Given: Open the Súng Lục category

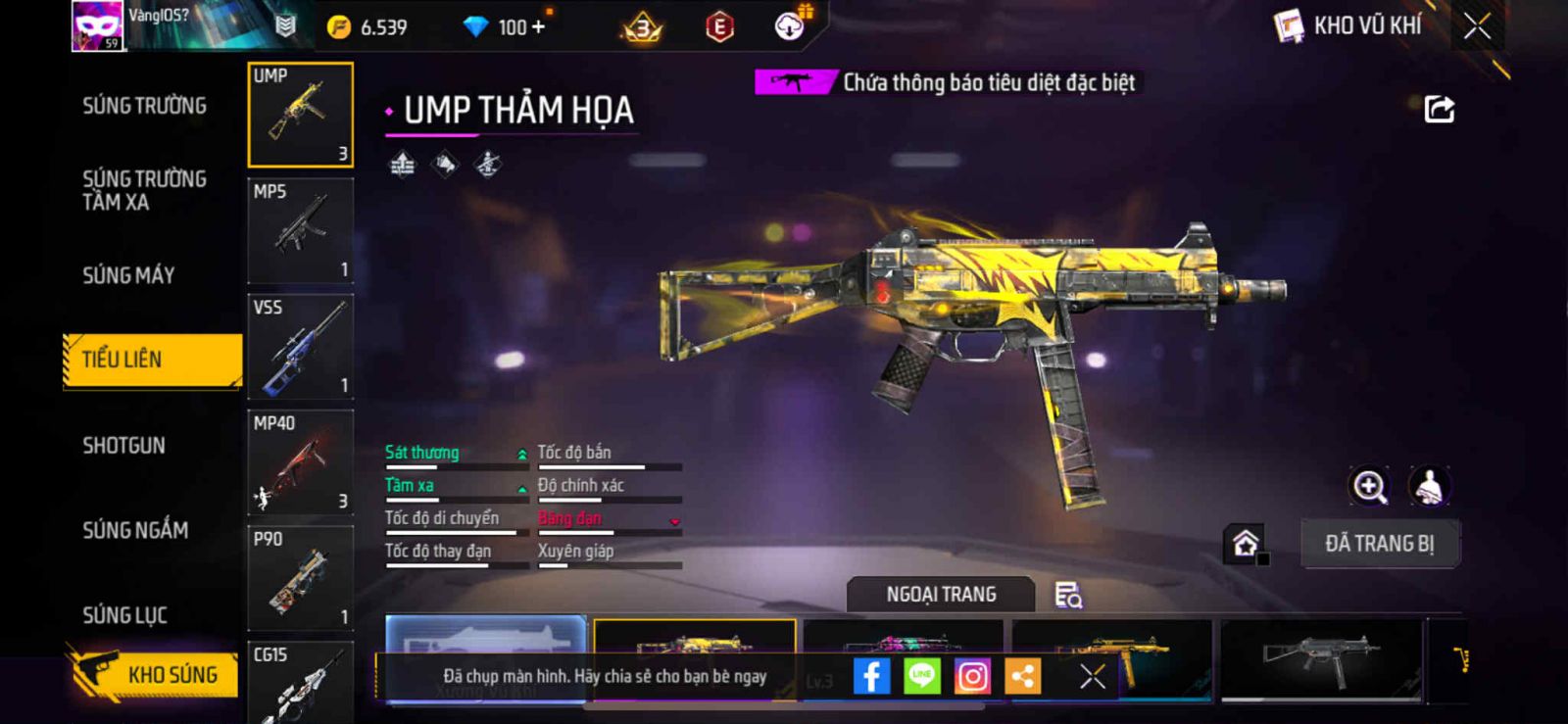Looking at the screenshot, I should (x=124, y=615).
